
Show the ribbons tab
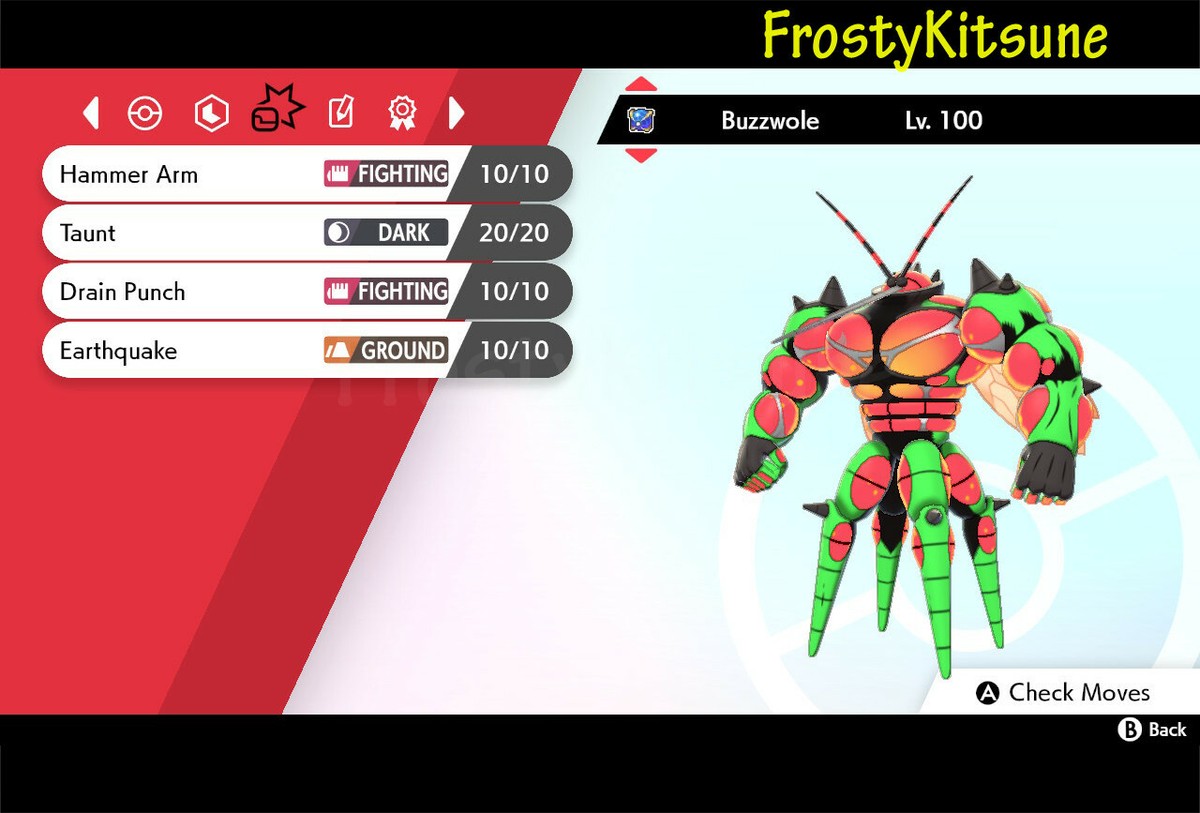(402, 114)
